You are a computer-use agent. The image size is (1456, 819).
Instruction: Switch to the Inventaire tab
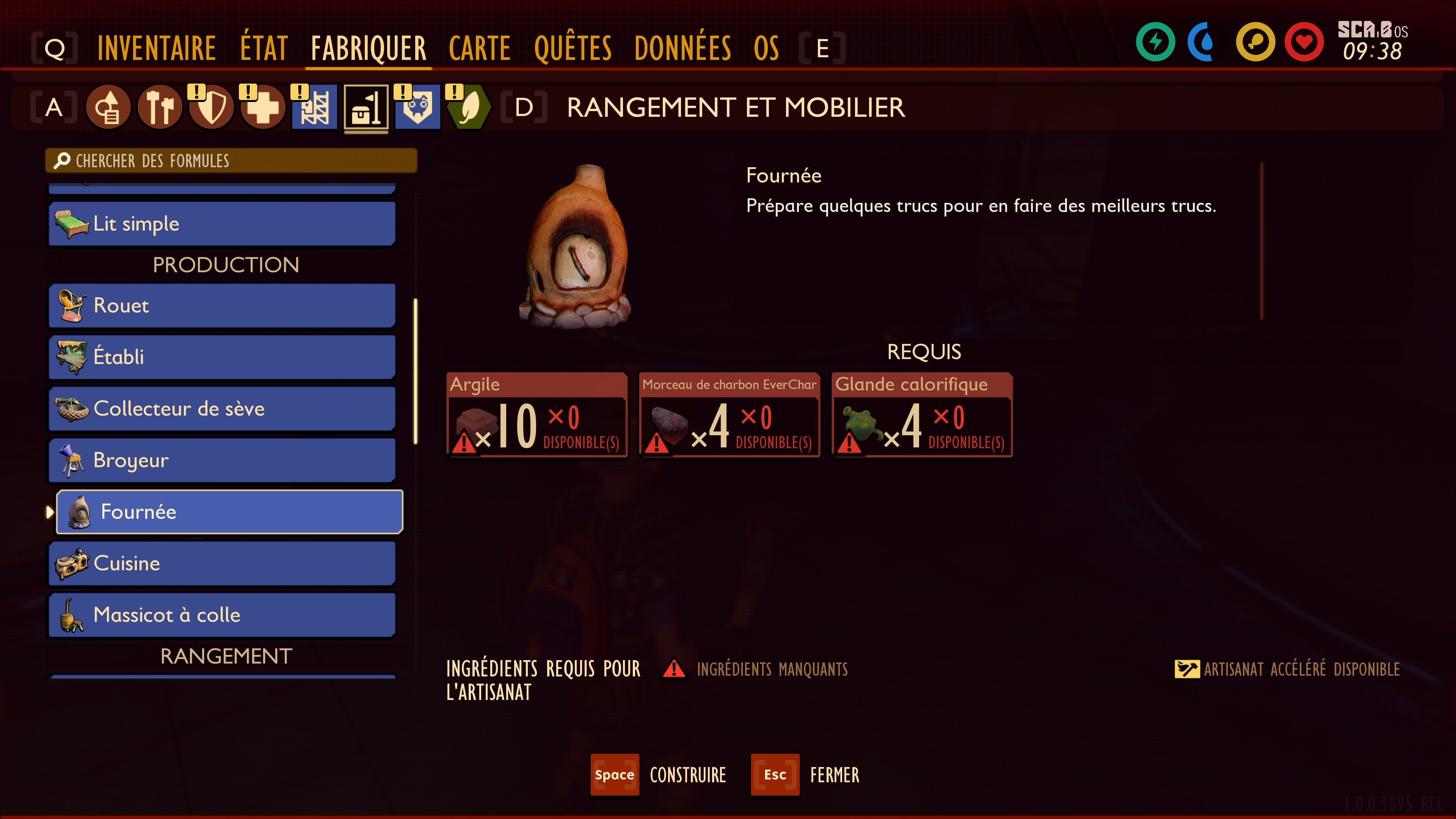point(157,48)
